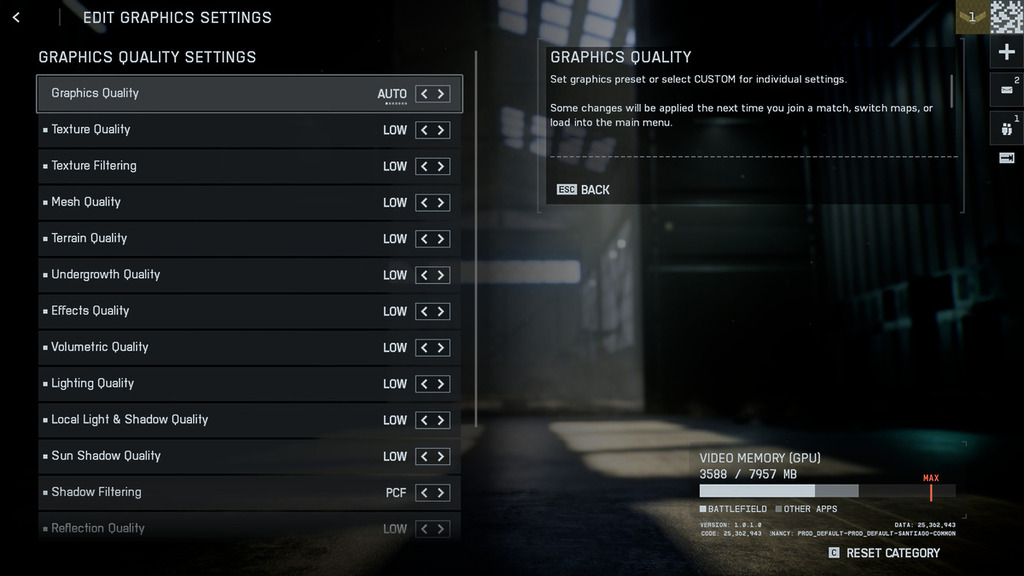This screenshot has width=1024, height=576.
Task: Raise Undergrowth Quality using right arrow
Action: [441, 275]
